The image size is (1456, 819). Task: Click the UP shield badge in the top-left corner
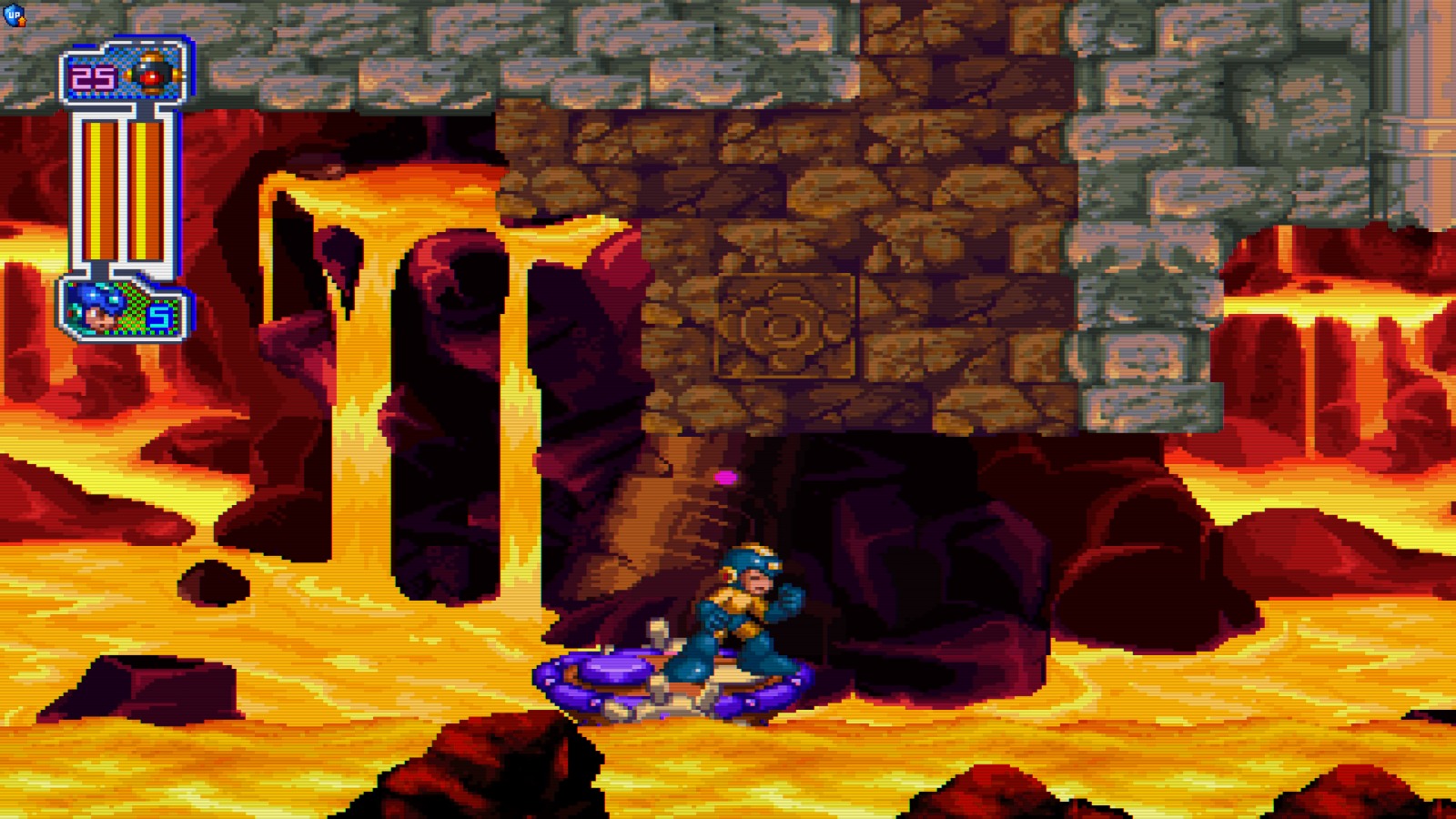pyautogui.click(x=14, y=13)
